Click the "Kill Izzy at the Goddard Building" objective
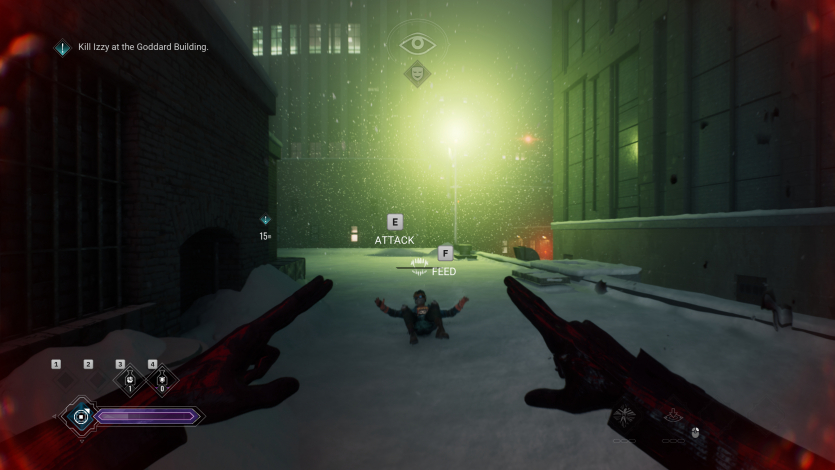 [x=142, y=47]
